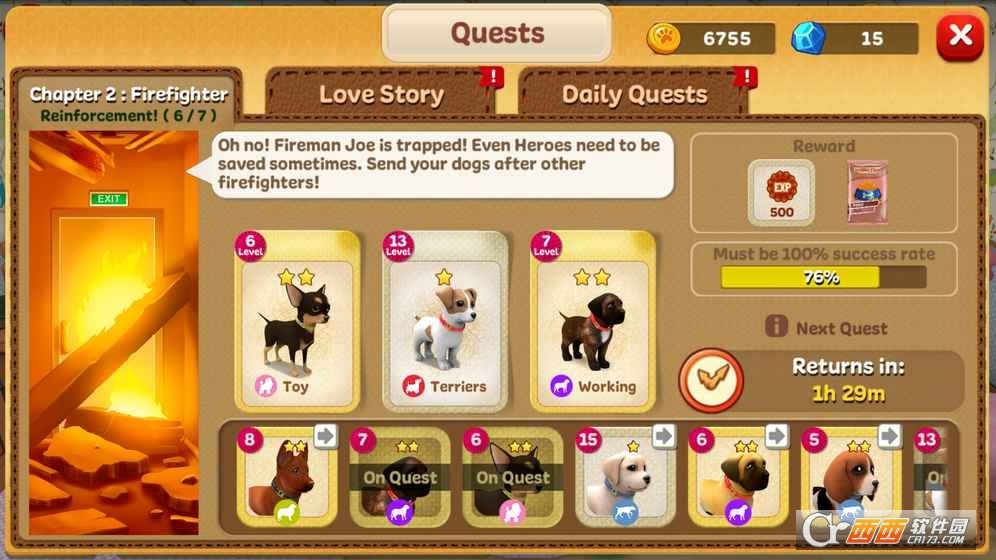Tap the blue gem currency icon
996x560 pixels.
808,39
